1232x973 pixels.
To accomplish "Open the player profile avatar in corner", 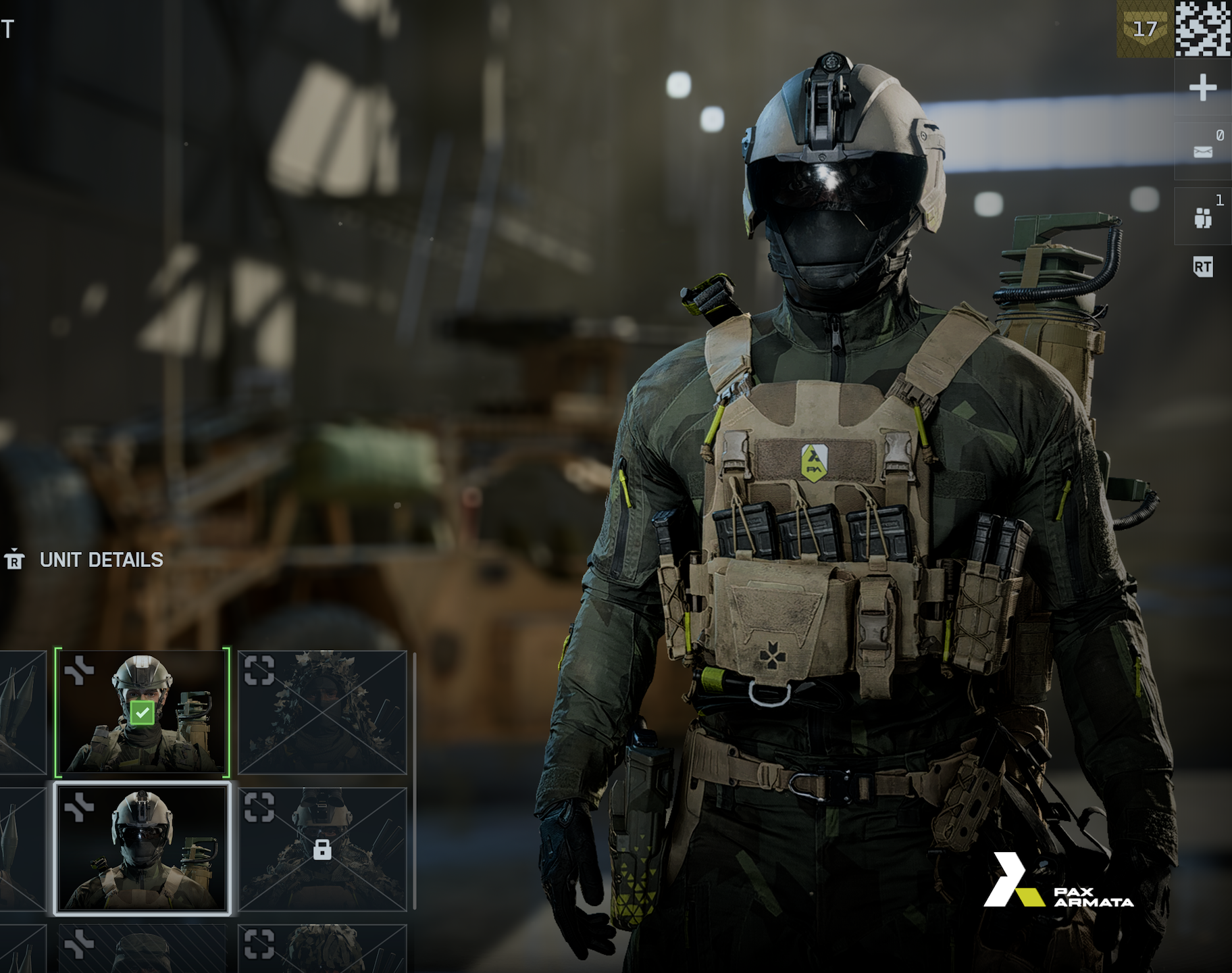I will coord(1203,29).
